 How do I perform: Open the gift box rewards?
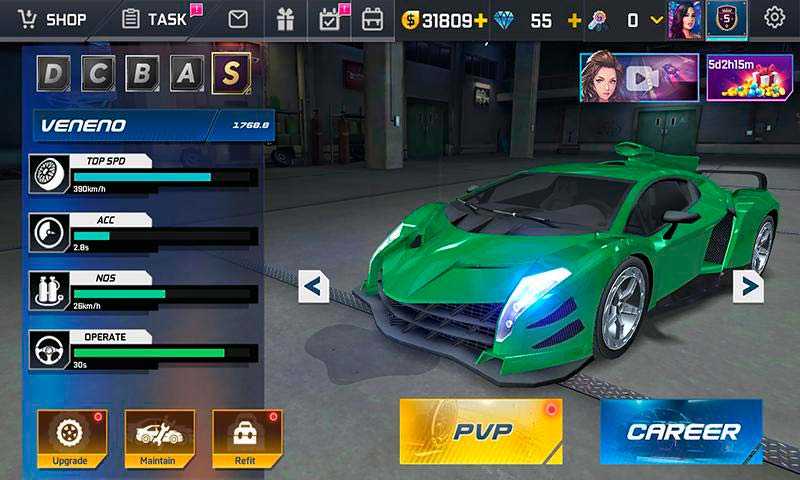pos(286,19)
